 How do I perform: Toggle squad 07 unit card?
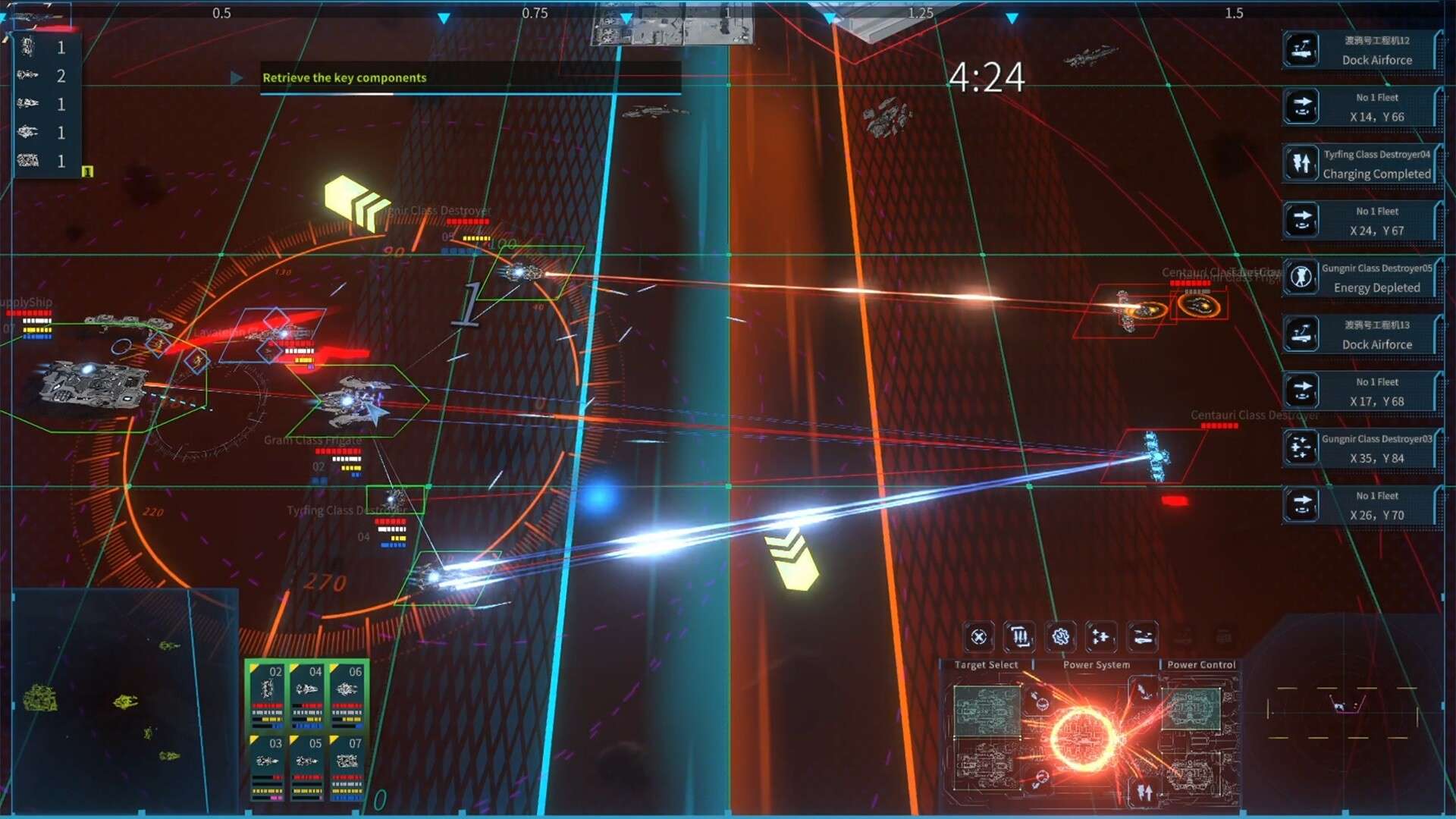[348, 766]
